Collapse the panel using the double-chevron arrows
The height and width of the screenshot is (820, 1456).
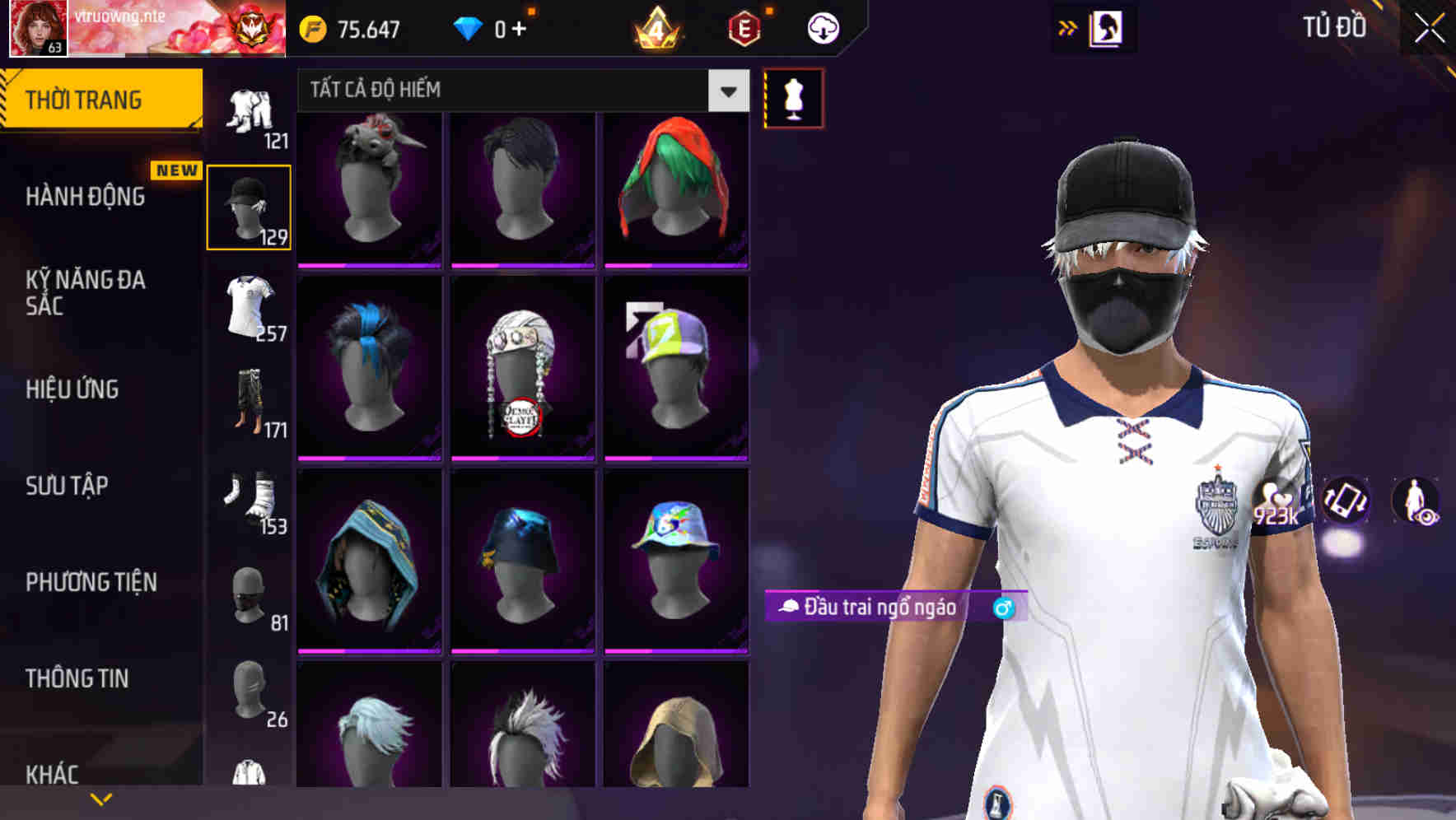[1066, 26]
